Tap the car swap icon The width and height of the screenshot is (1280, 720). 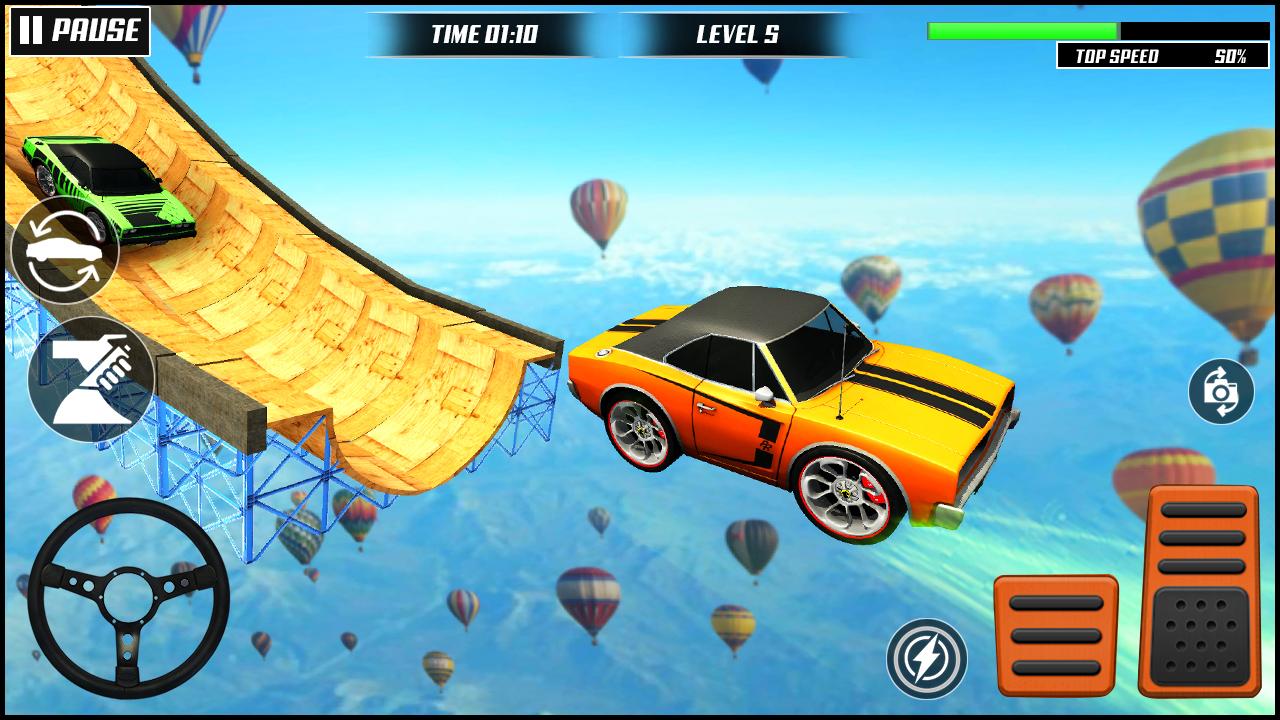coord(64,250)
